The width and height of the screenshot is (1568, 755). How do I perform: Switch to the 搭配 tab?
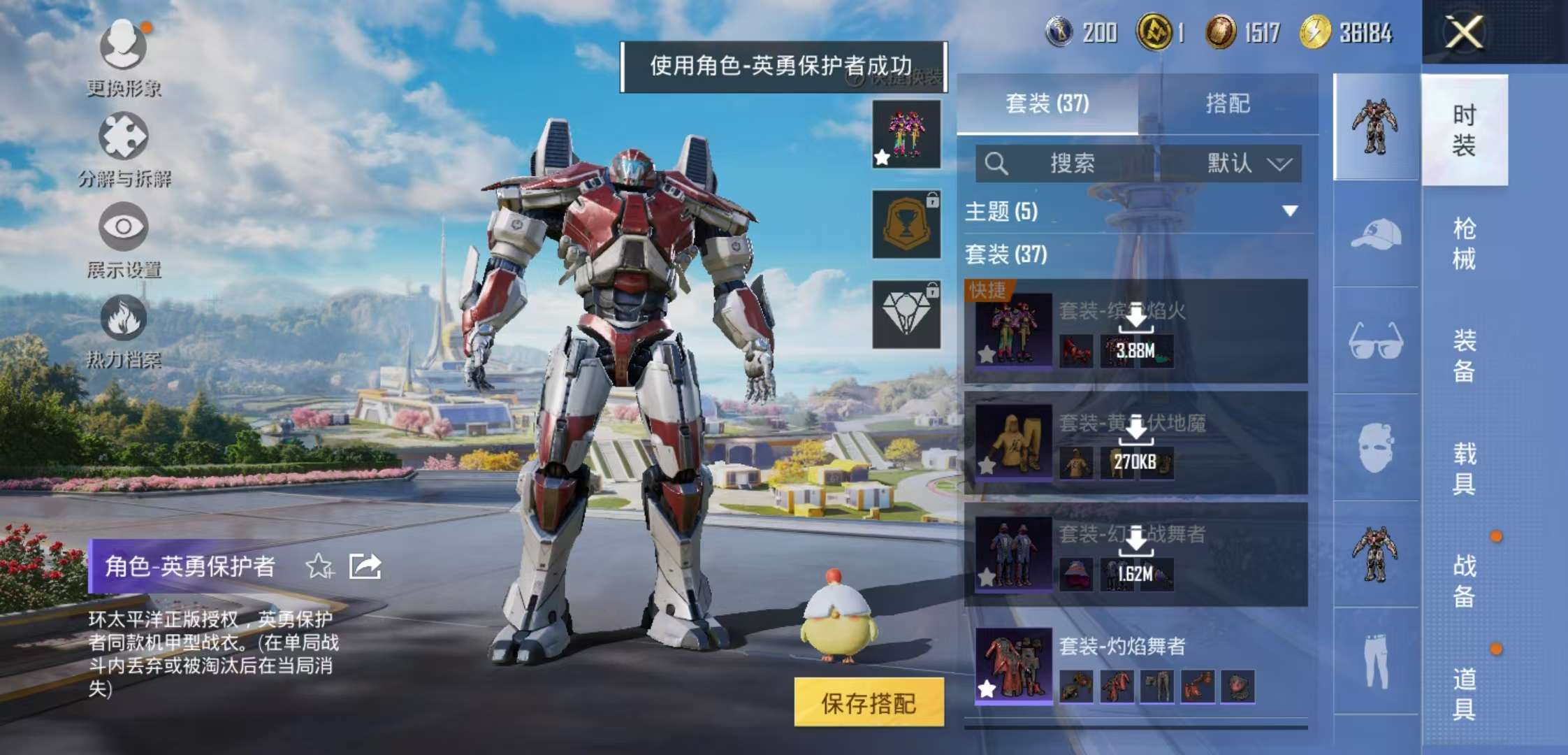(x=1228, y=104)
